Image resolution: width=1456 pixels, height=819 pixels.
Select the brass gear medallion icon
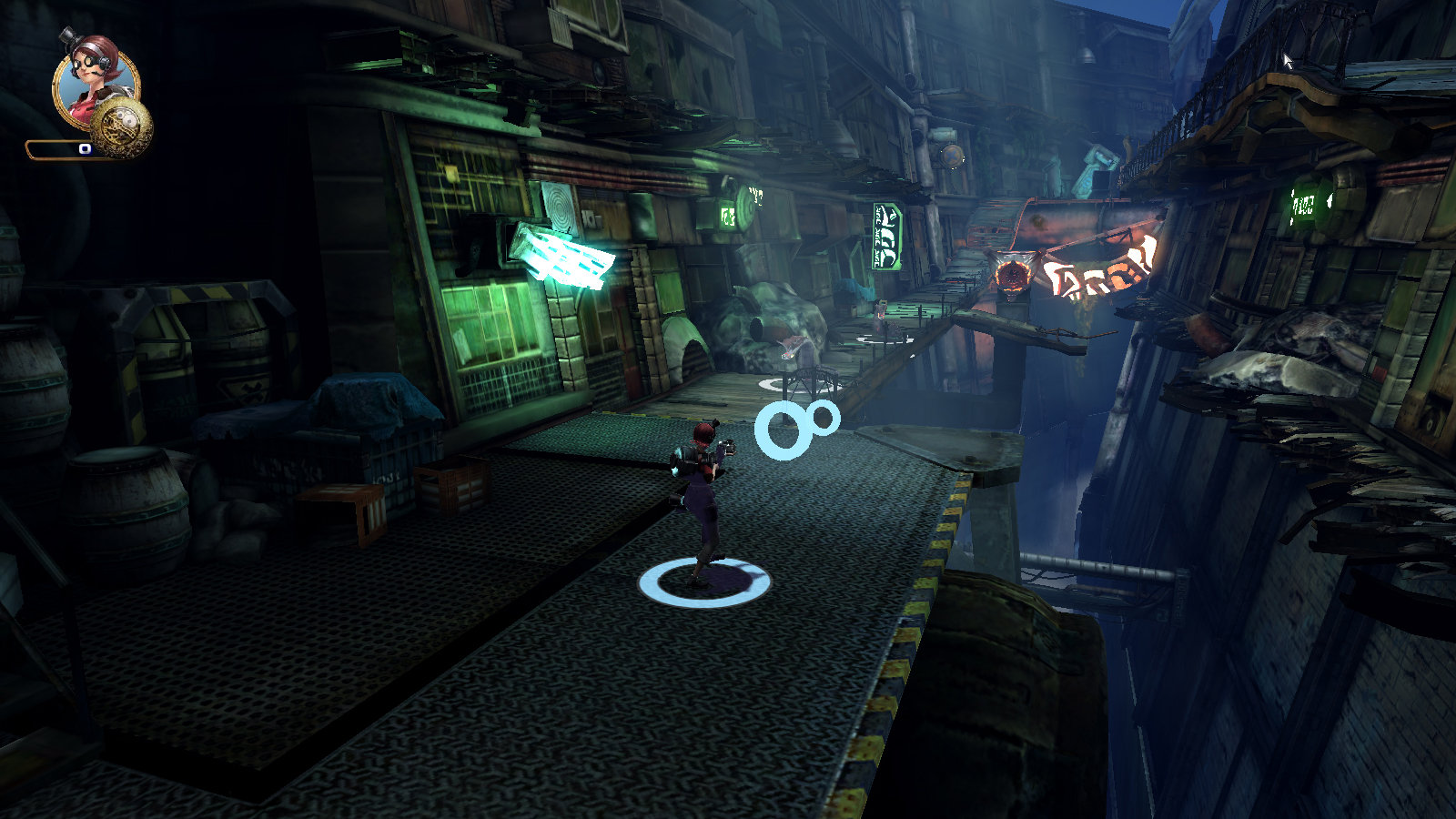click(x=123, y=127)
